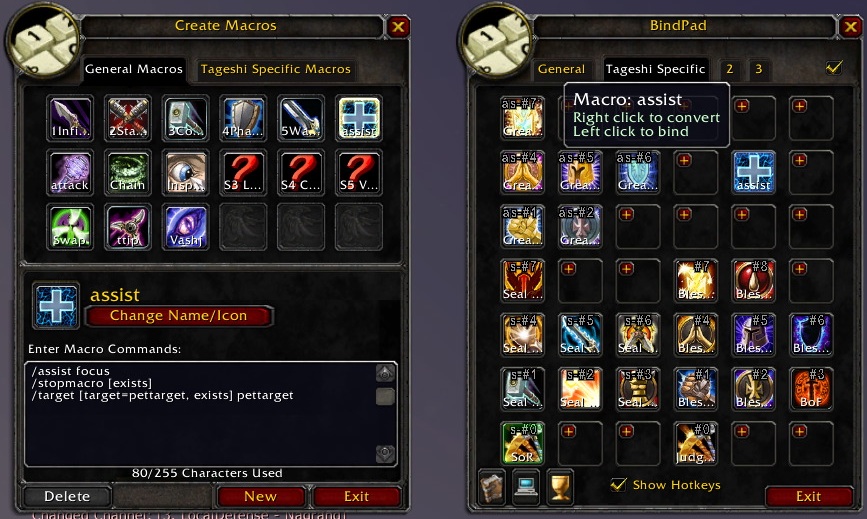
Task: Click the Change Name/Icon button
Action: click(x=180, y=316)
